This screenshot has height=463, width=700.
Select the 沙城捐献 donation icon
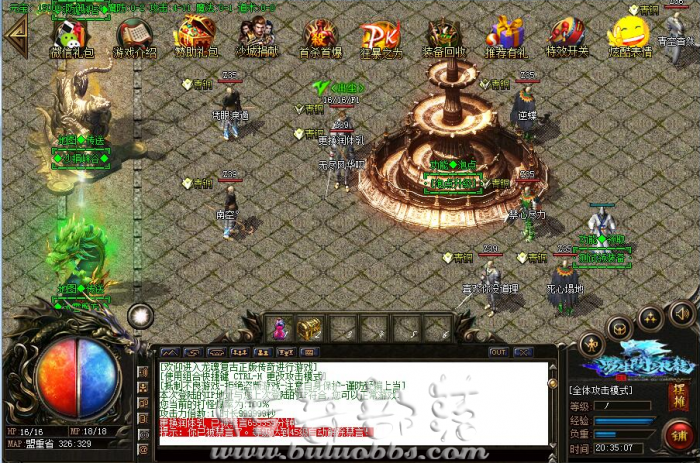(x=255, y=37)
